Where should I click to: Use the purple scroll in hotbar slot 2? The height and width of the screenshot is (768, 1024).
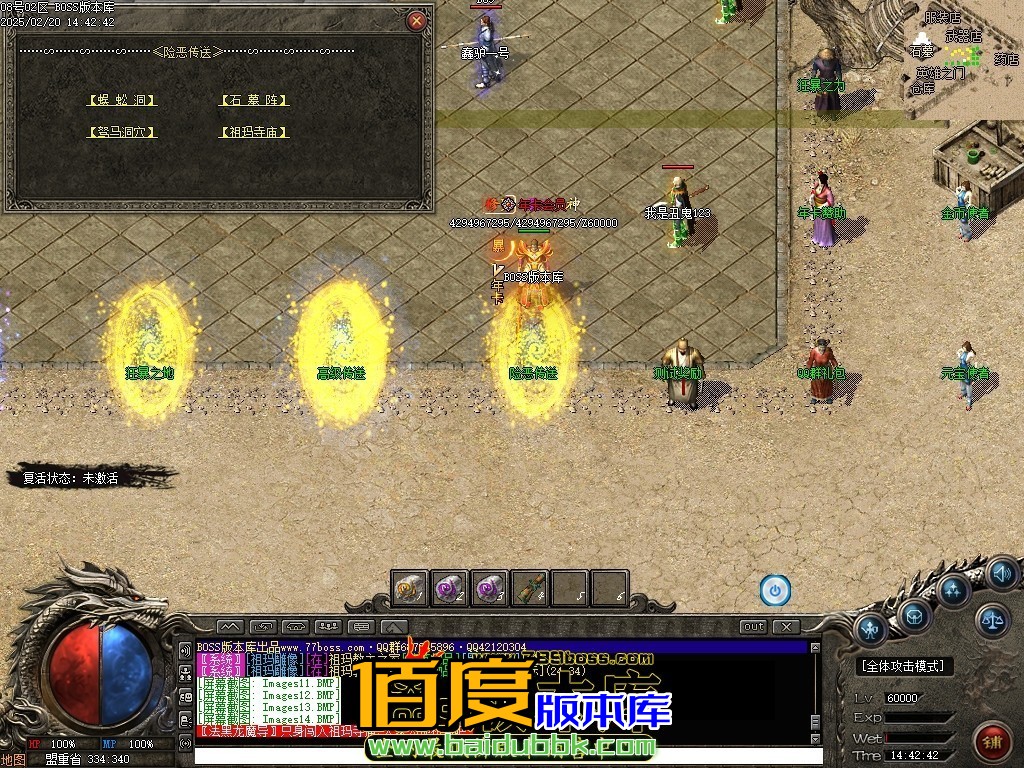coord(450,588)
